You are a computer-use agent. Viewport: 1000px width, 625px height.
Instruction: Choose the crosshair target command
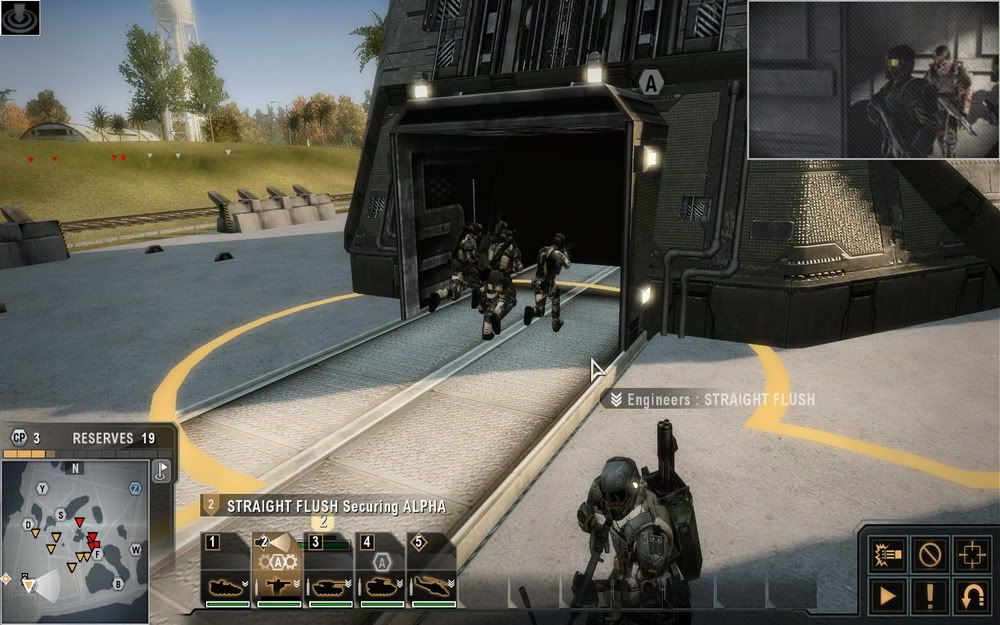point(973,552)
